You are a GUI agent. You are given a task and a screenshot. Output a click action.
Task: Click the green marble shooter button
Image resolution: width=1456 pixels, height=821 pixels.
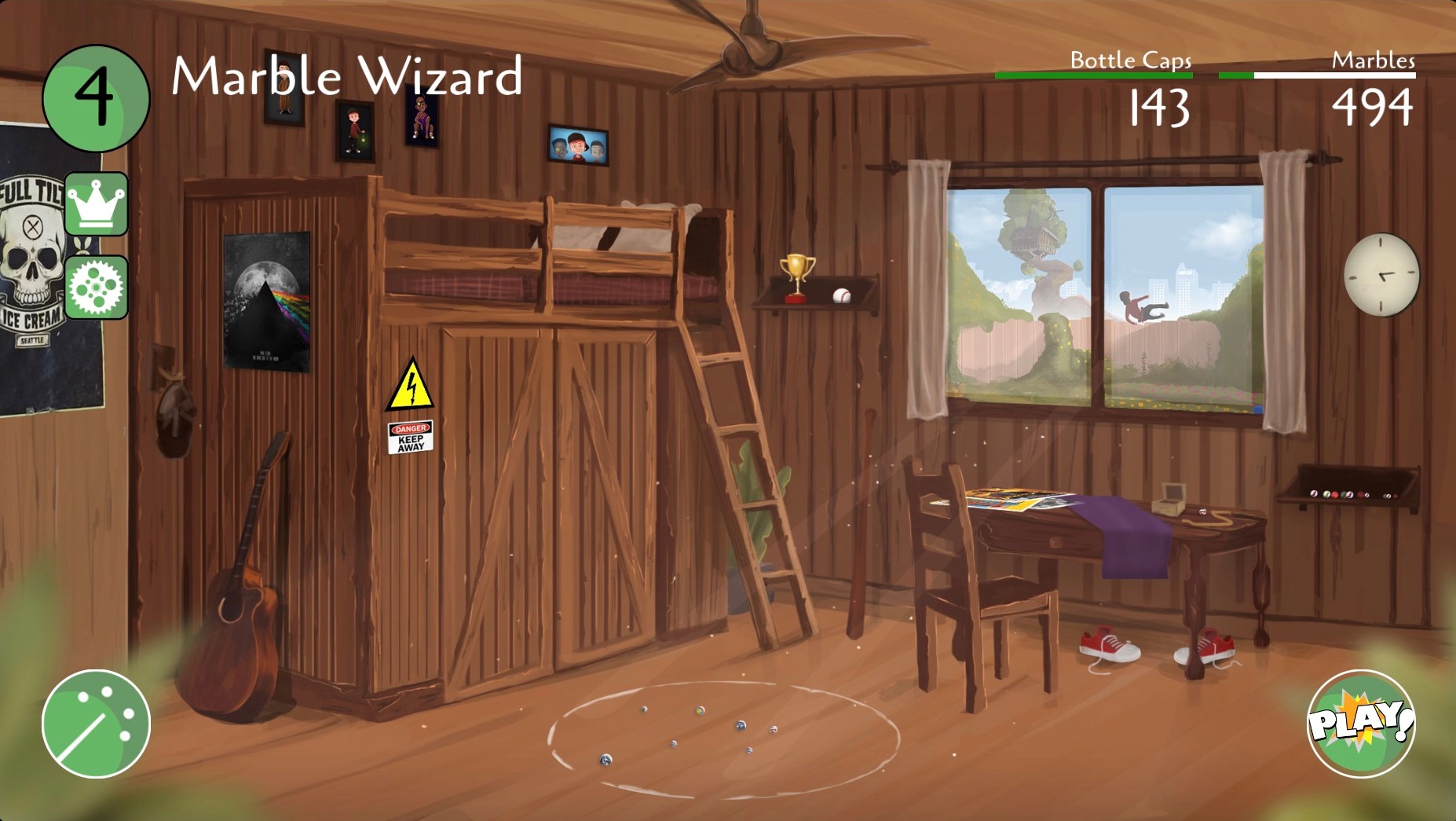click(x=96, y=724)
